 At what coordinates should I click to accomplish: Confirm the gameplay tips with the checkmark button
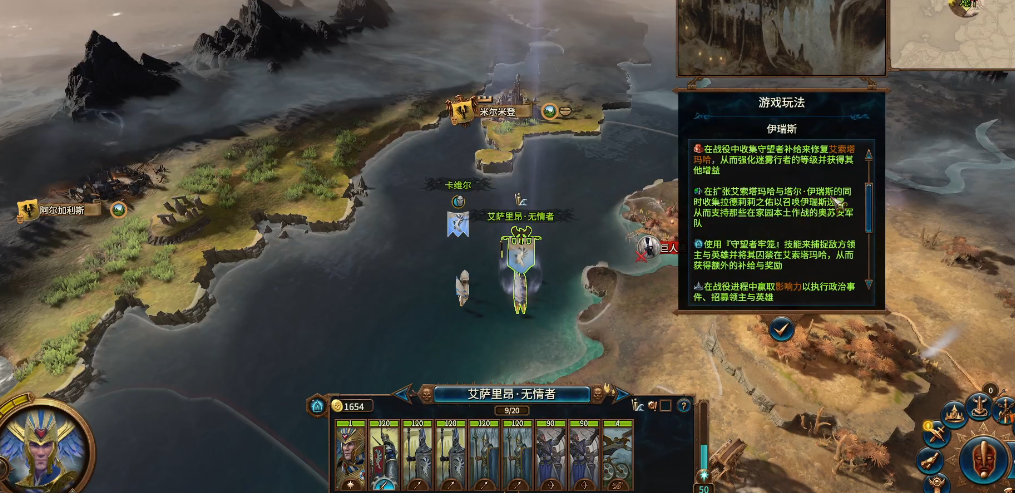coord(782,326)
